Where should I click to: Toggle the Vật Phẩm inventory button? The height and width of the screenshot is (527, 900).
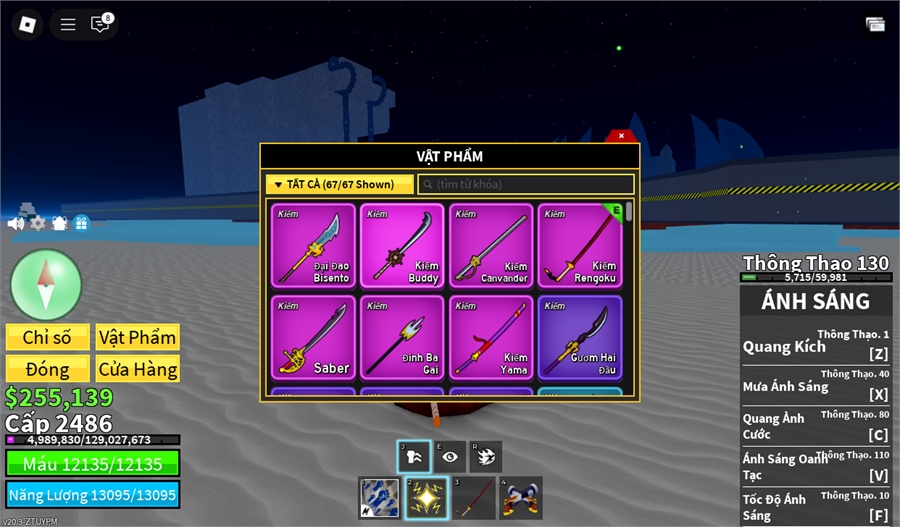click(x=138, y=338)
